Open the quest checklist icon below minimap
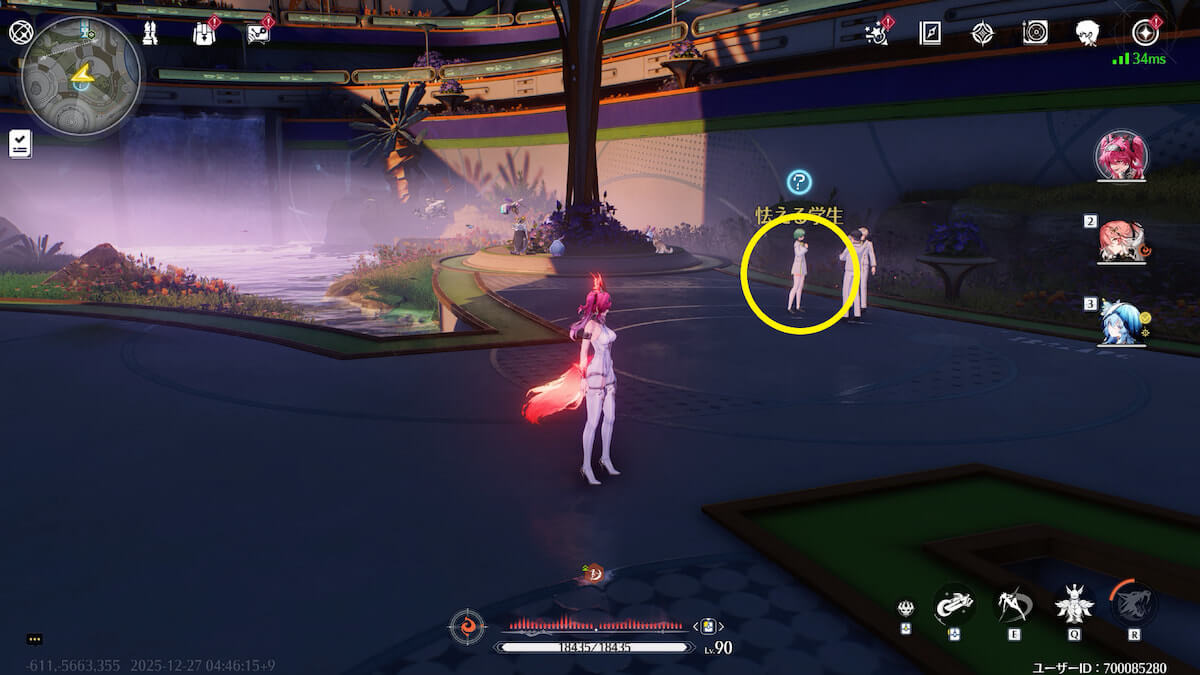 pos(20,144)
